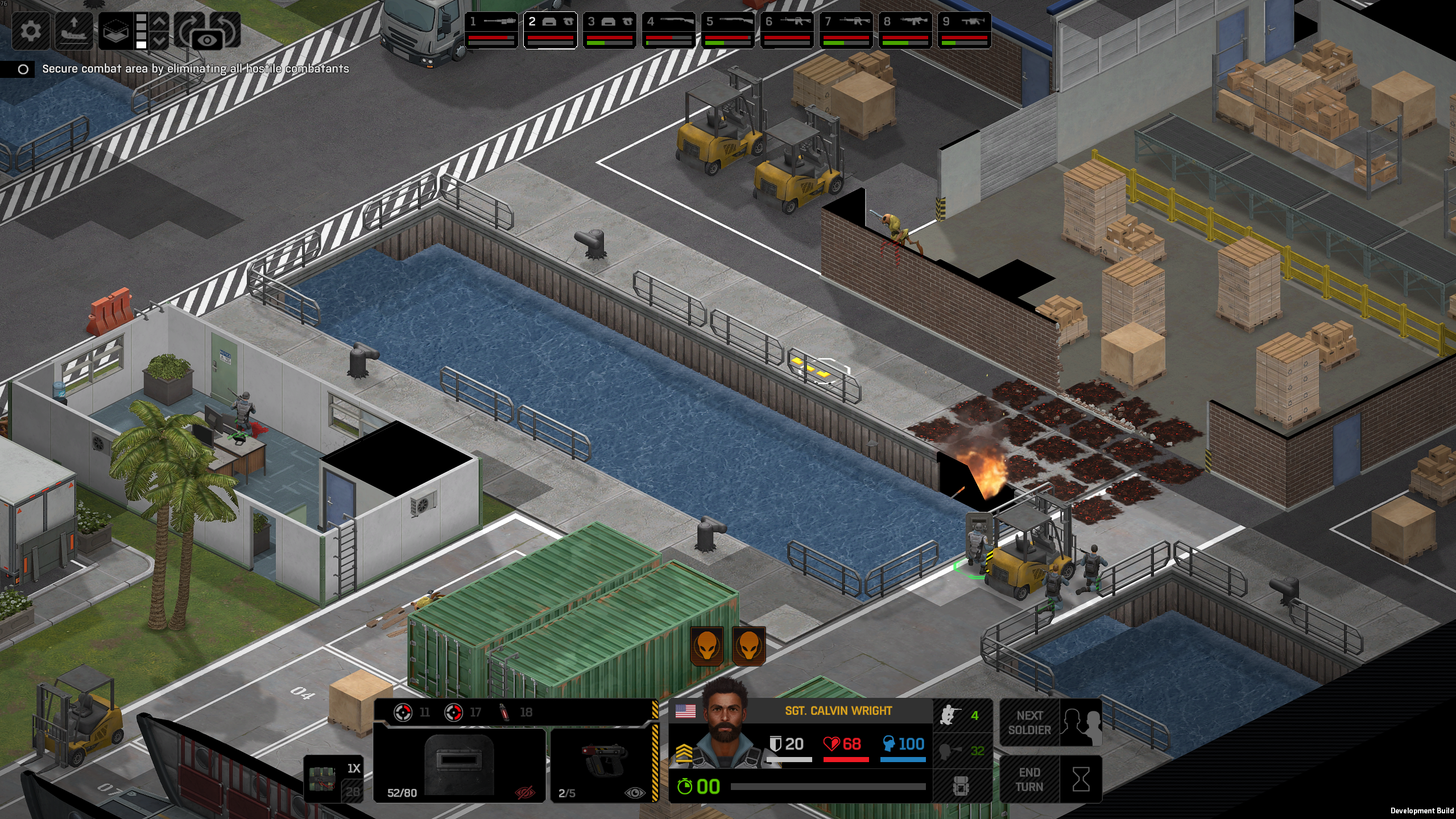1456x819 pixels.
Task: Select soldier 1 with the sniper rifle
Action: tap(492, 30)
